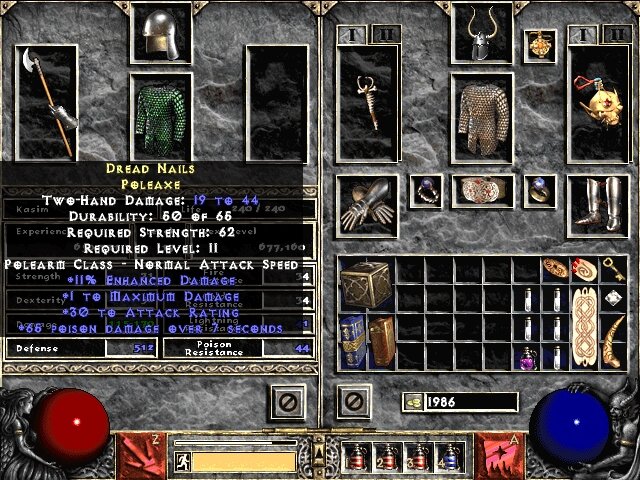Pick up the curved horn item

tap(613, 340)
